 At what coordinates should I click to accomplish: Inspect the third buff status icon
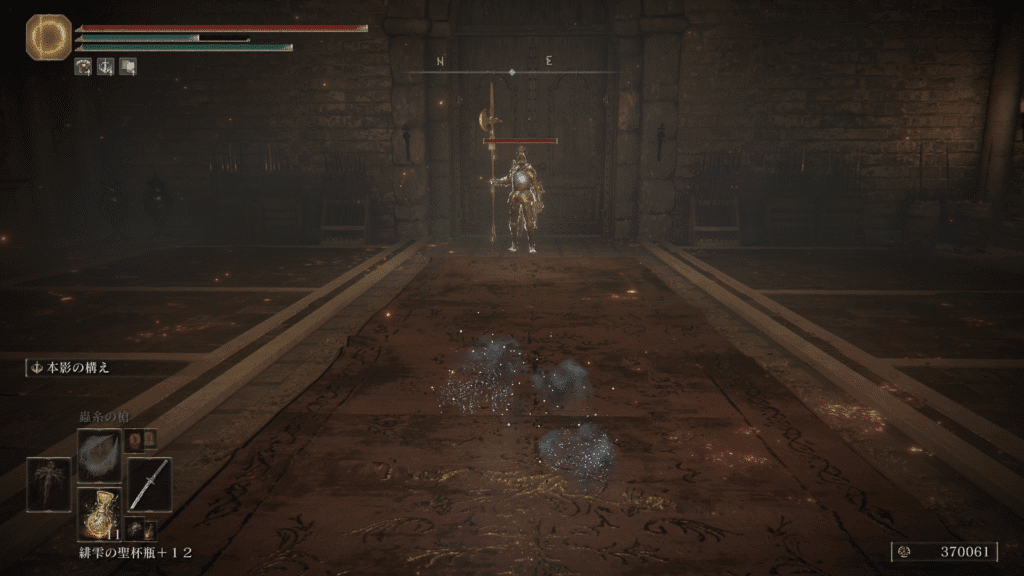coord(128,67)
